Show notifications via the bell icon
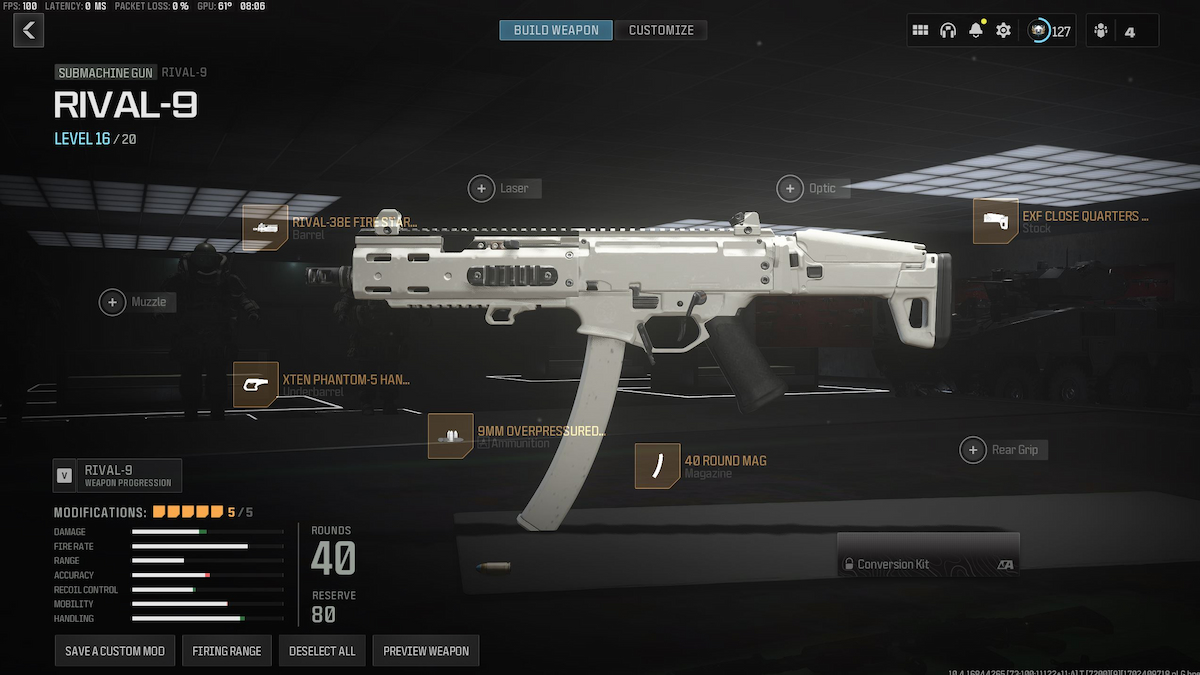Screen dimensions: 1200x675 click(975, 31)
